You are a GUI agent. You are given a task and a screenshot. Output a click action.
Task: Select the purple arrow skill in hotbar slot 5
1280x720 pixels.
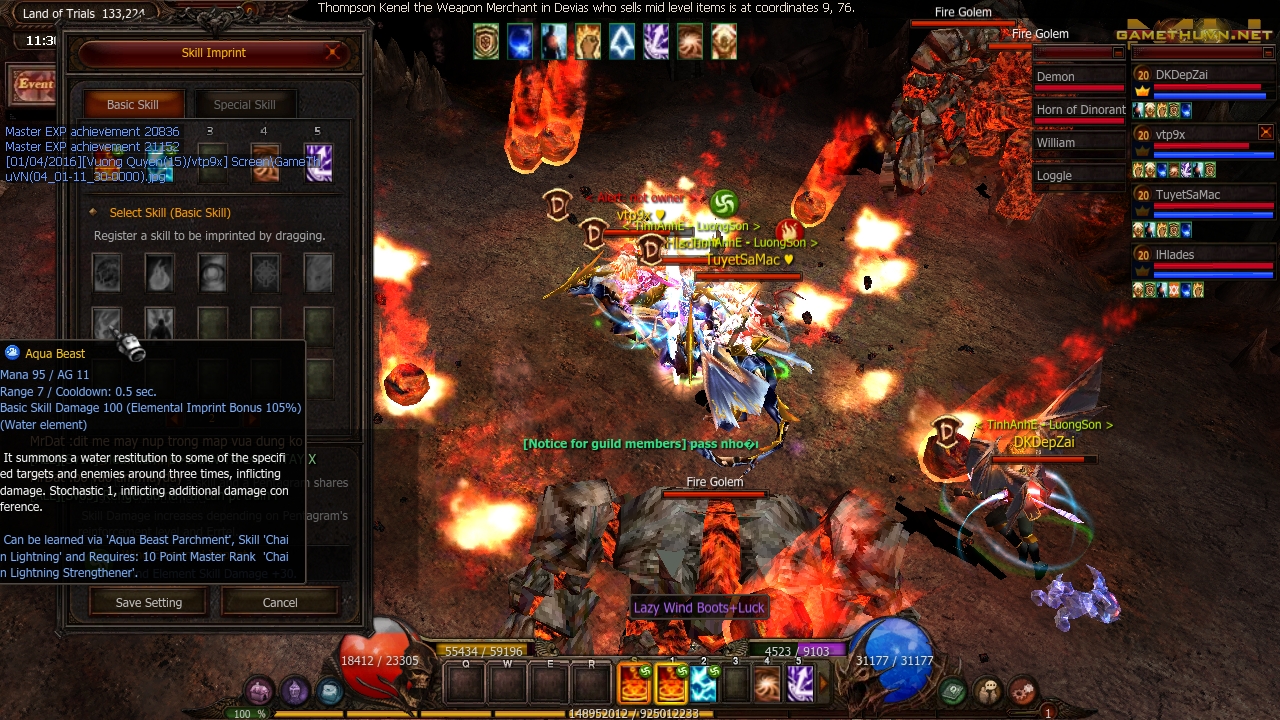pyautogui.click(x=800, y=683)
